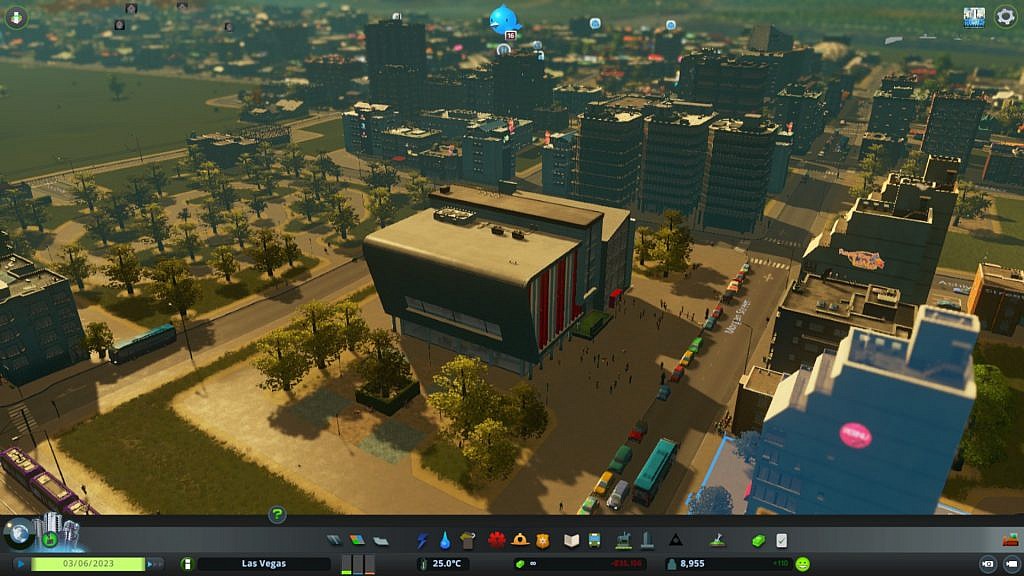Select the electricity lightning bolt menu

[x=422, y=540]
